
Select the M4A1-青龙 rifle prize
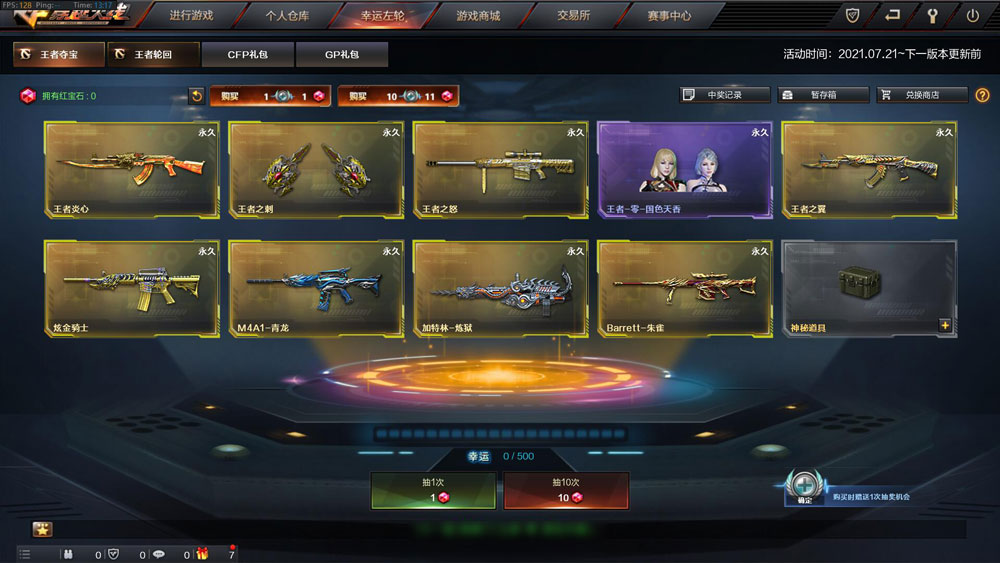316,288
